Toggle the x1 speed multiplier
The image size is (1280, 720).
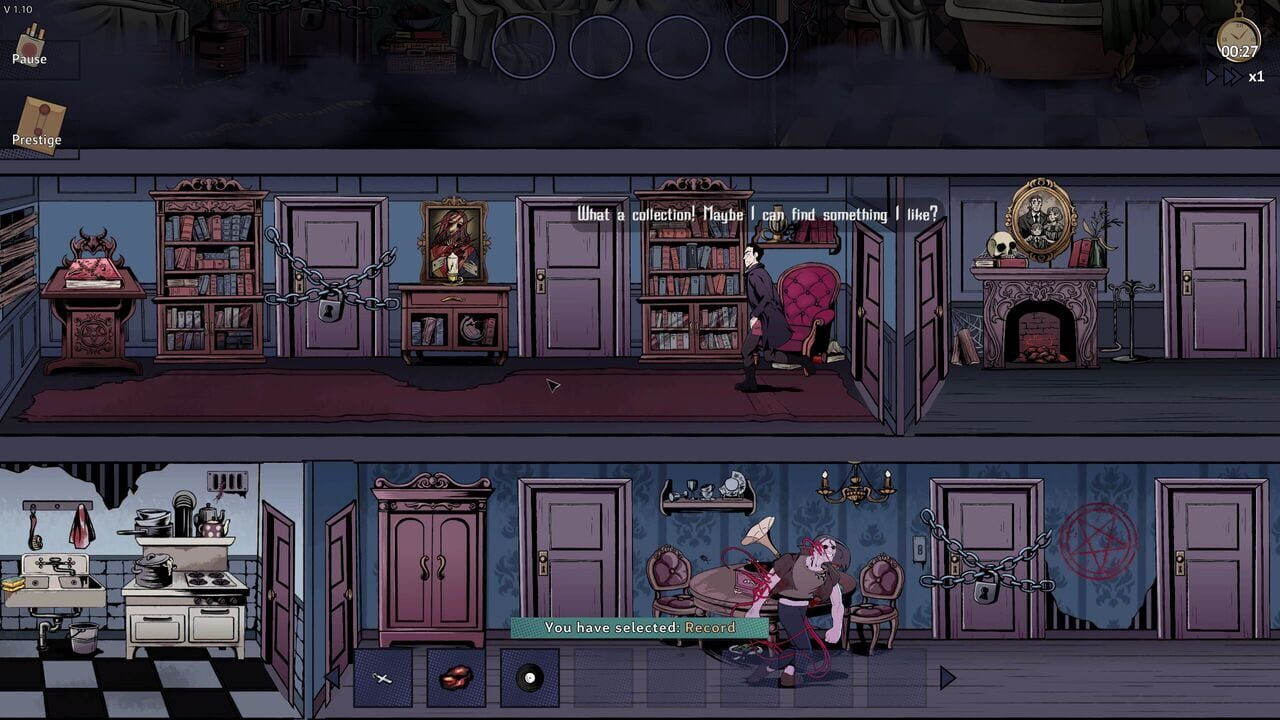click(1254, 75)
